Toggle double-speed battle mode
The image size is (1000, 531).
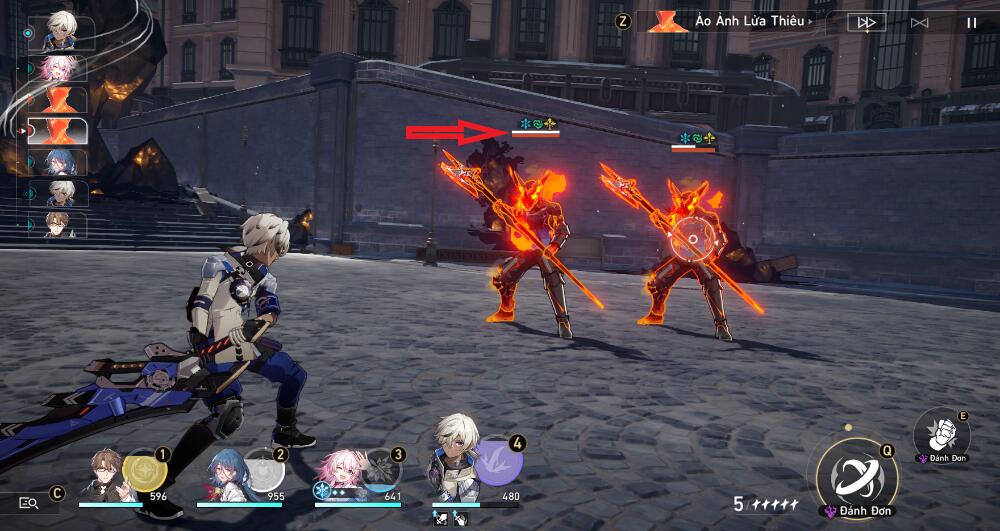tap(866, 22)
